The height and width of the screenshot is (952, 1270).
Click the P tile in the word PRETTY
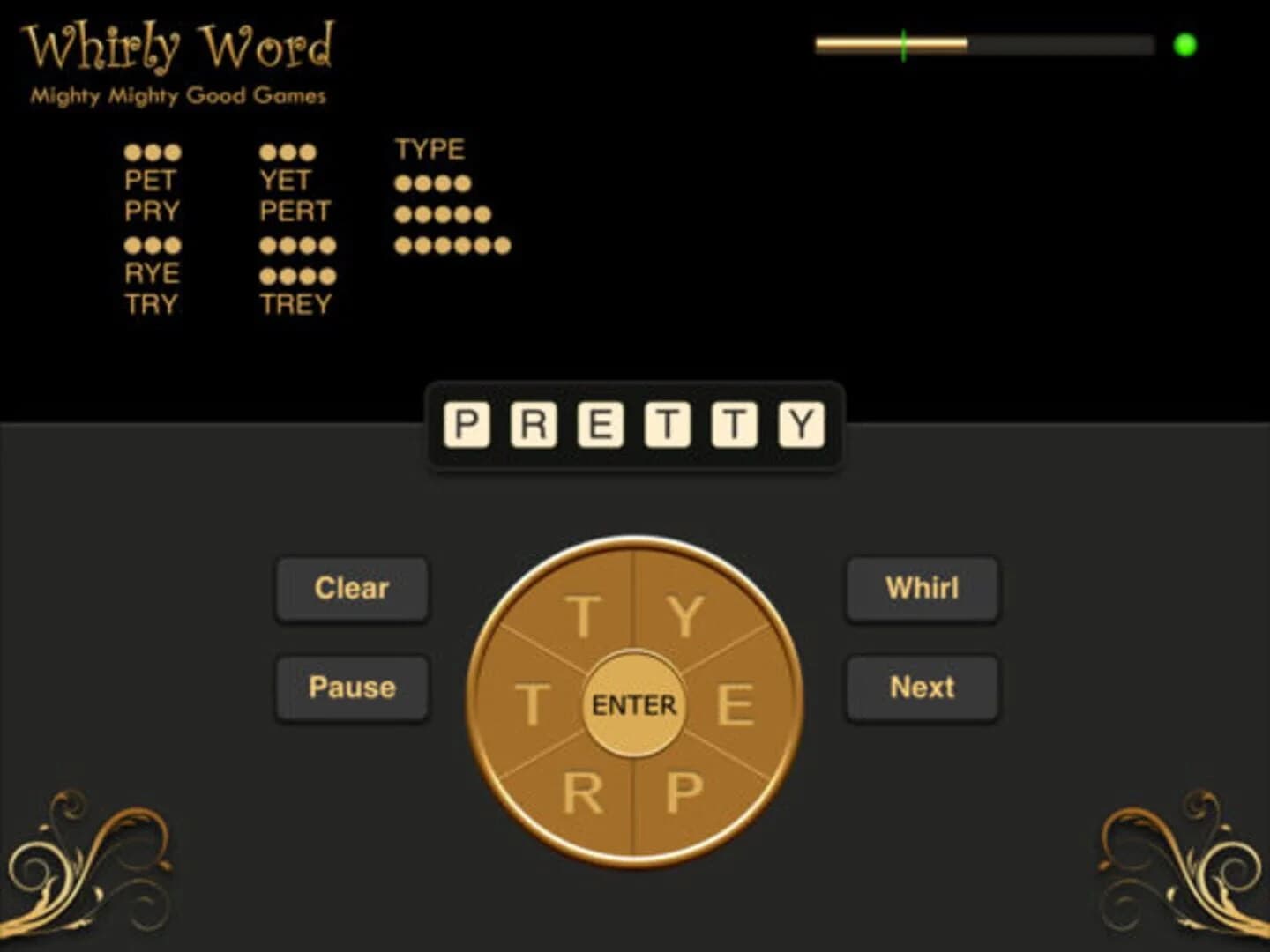point(466,422)
